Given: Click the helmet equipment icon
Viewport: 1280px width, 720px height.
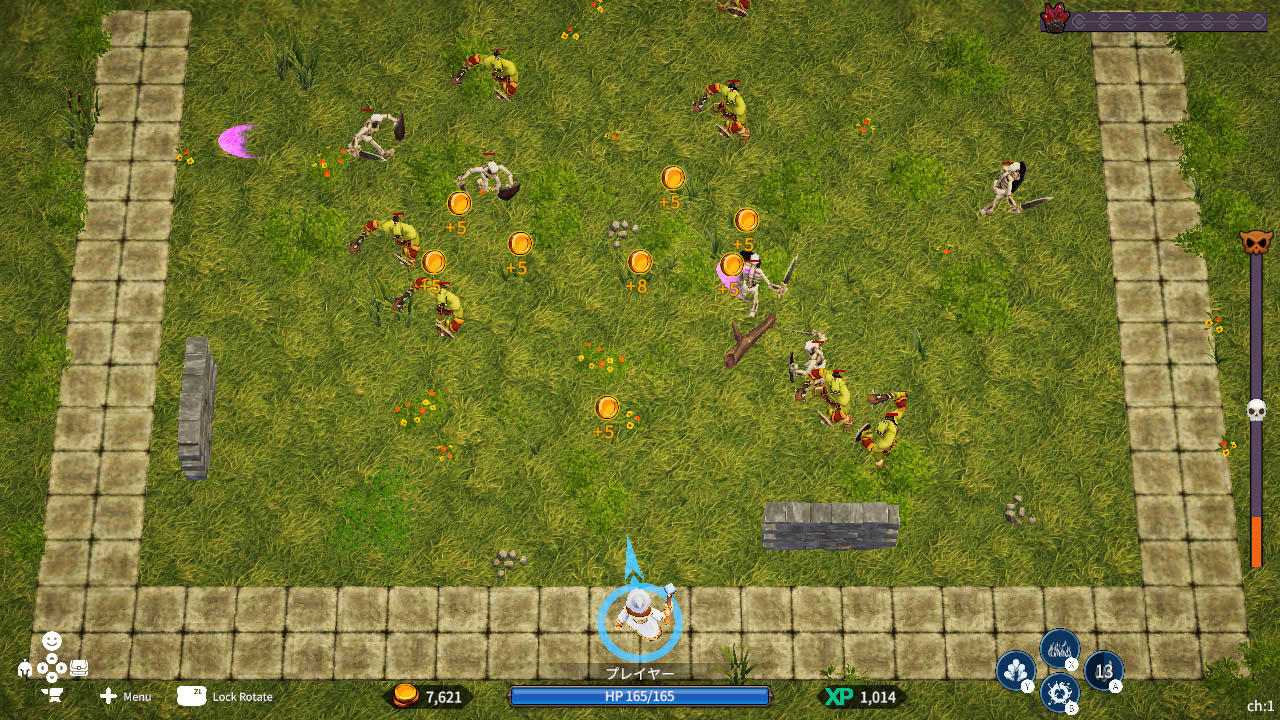Looking at the screenshot, I should pos(24,669).
